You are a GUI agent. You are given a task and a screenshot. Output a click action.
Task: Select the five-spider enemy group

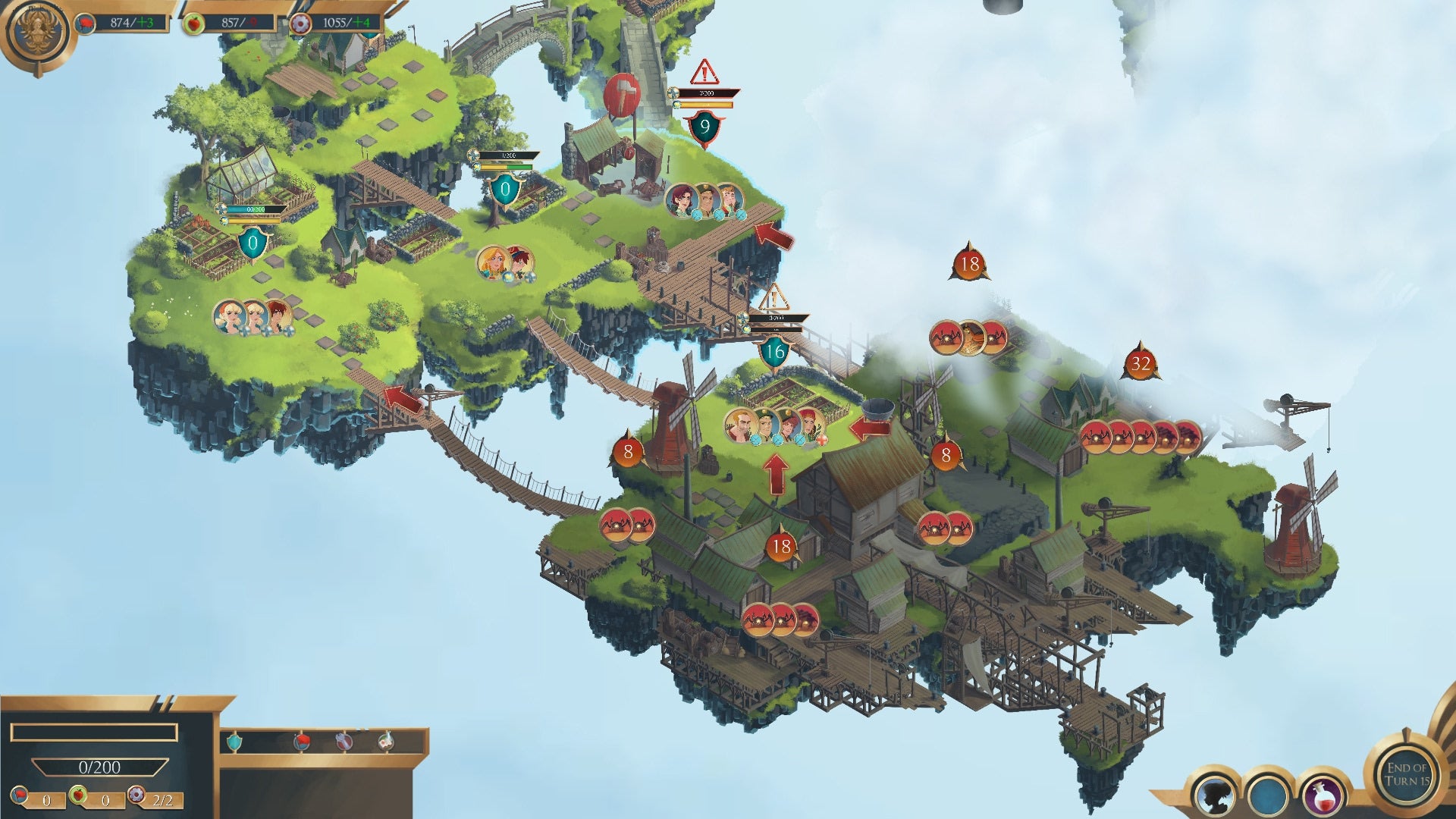1141,437
